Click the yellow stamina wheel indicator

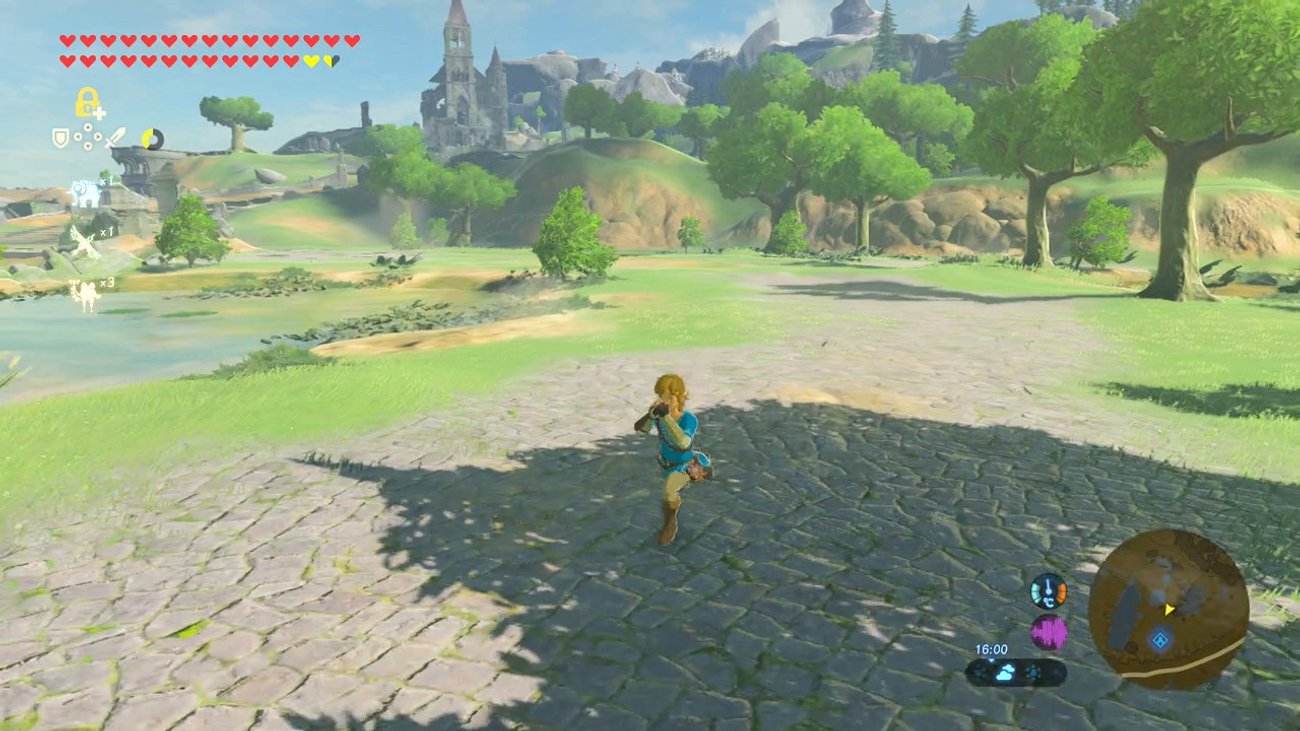tap(152, 139)
